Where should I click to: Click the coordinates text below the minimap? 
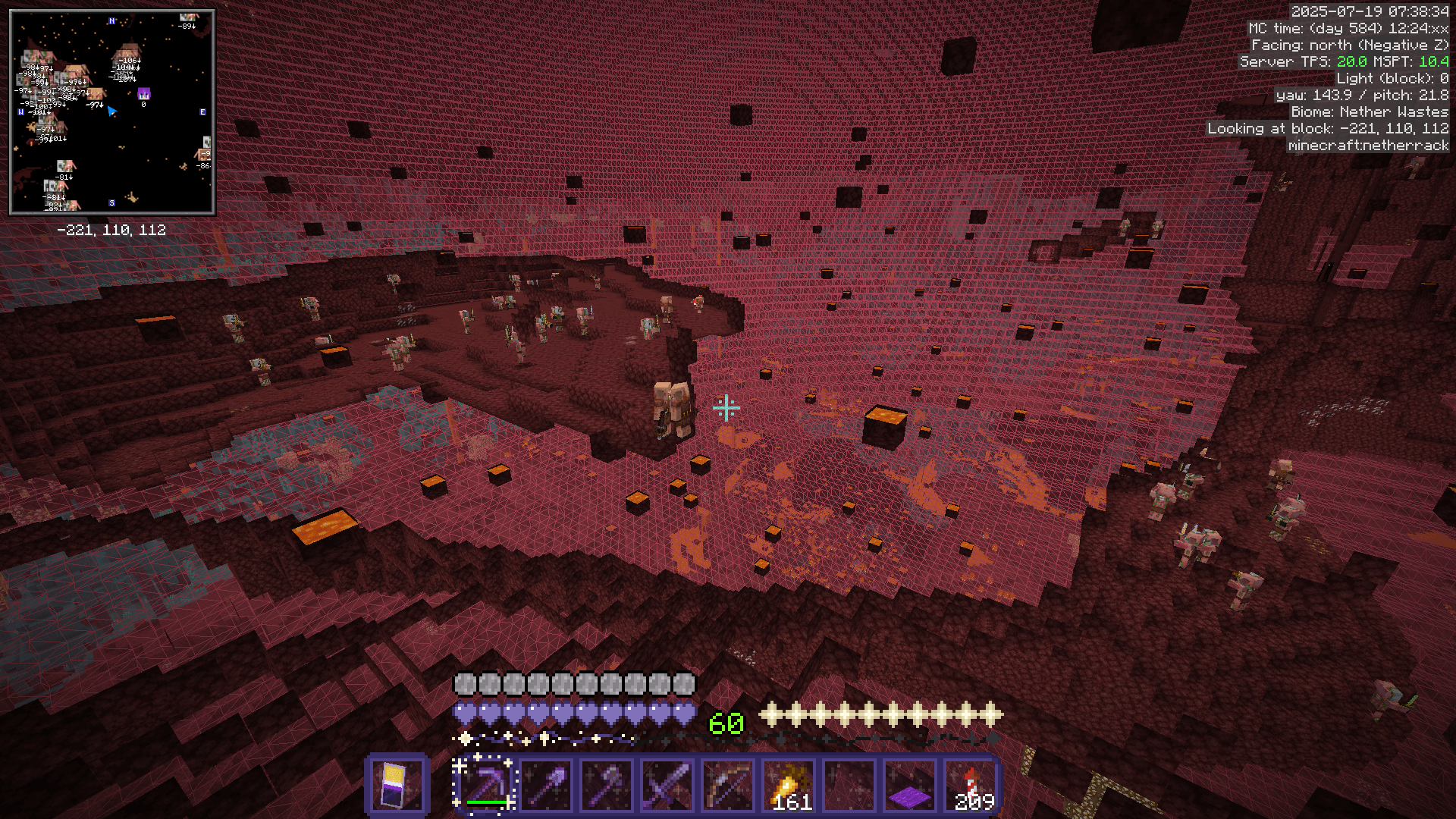pyautogui.click(x=111, y=229)
